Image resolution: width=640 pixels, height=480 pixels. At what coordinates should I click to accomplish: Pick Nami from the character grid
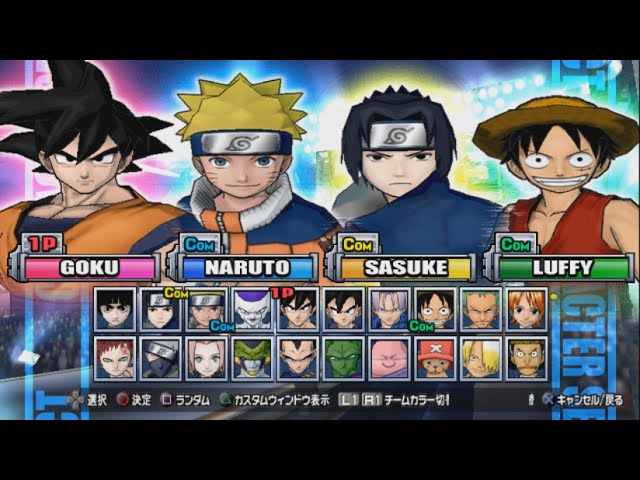526,309
